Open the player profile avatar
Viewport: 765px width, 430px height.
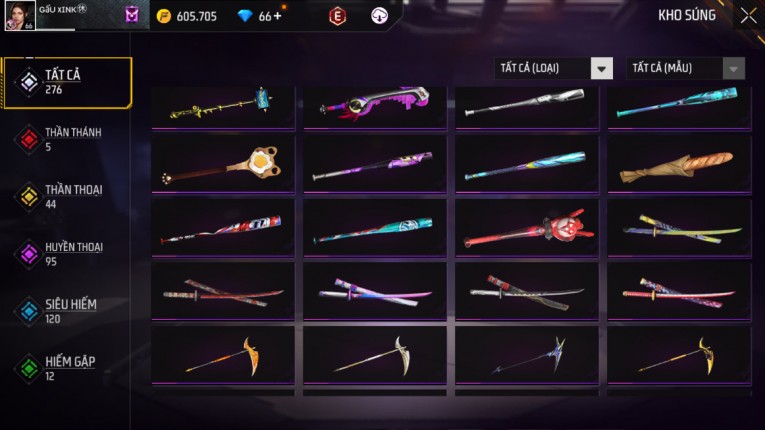[x=20, y=15]
